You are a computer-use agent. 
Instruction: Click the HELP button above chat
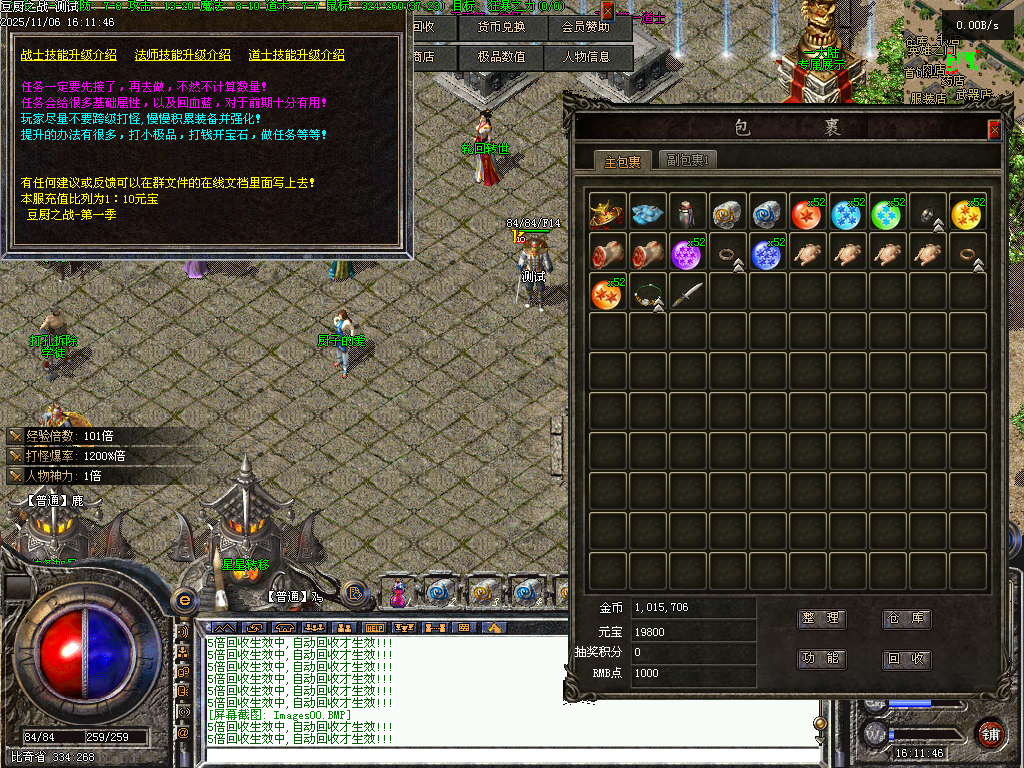(x=376, y=628)
